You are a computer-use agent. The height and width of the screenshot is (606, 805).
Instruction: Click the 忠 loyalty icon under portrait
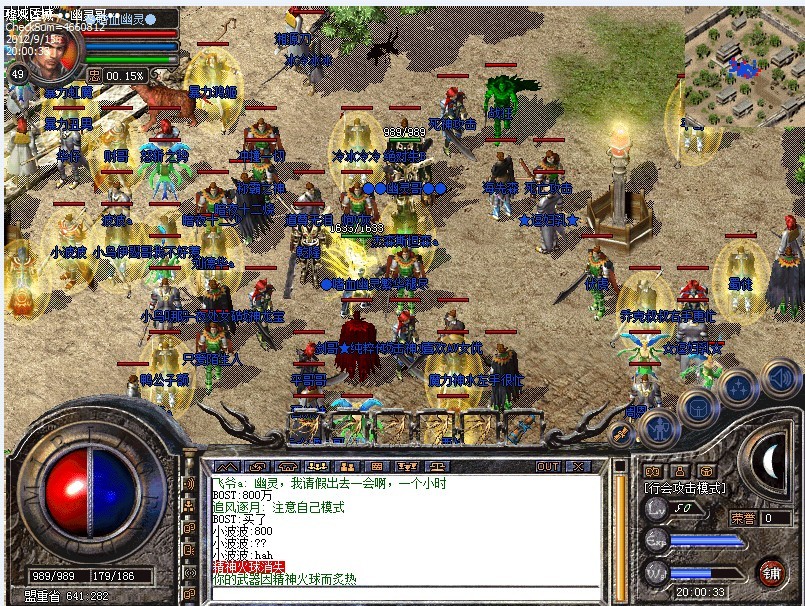click(x=94, y=75)
